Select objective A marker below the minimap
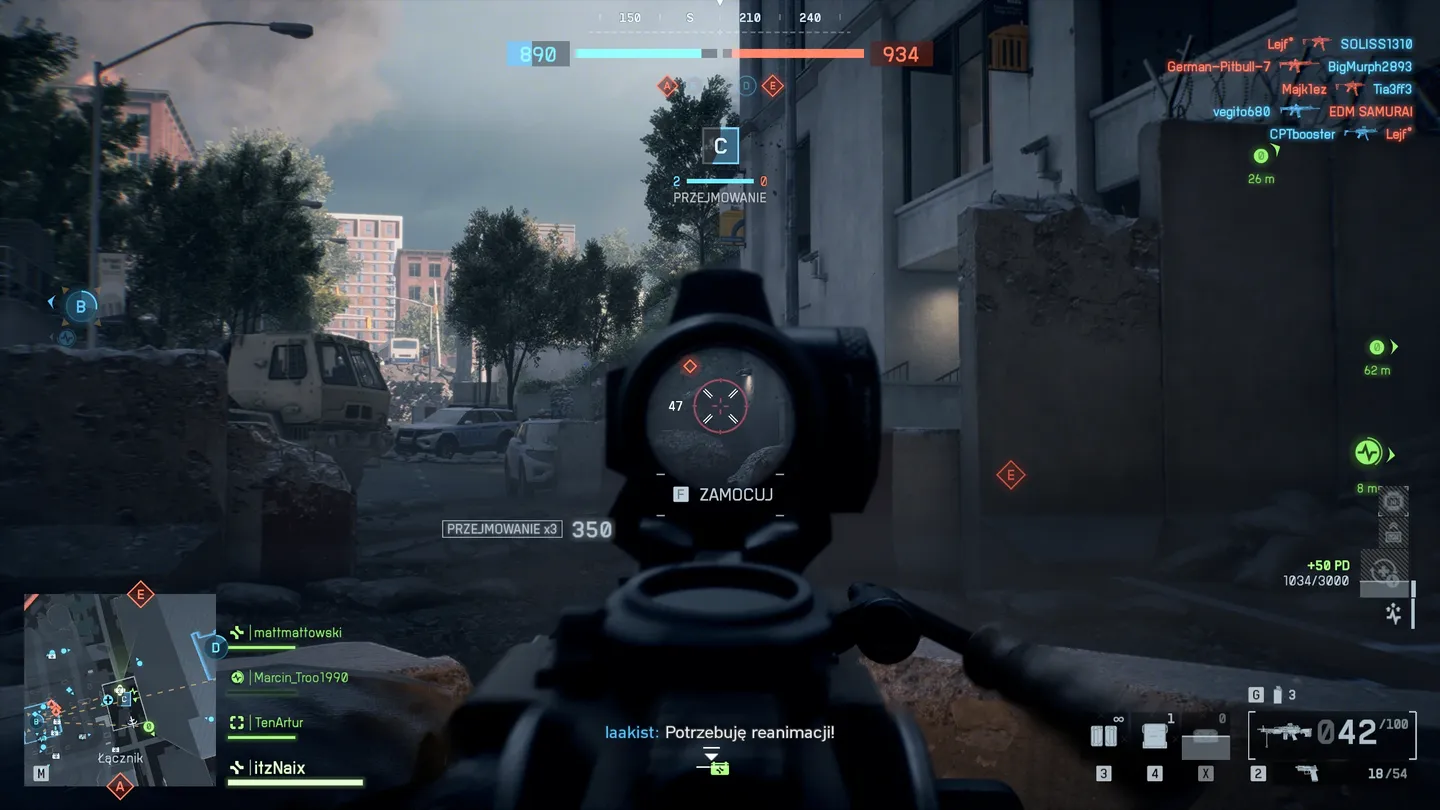The image size is (1440, 810). pos(120,788)
